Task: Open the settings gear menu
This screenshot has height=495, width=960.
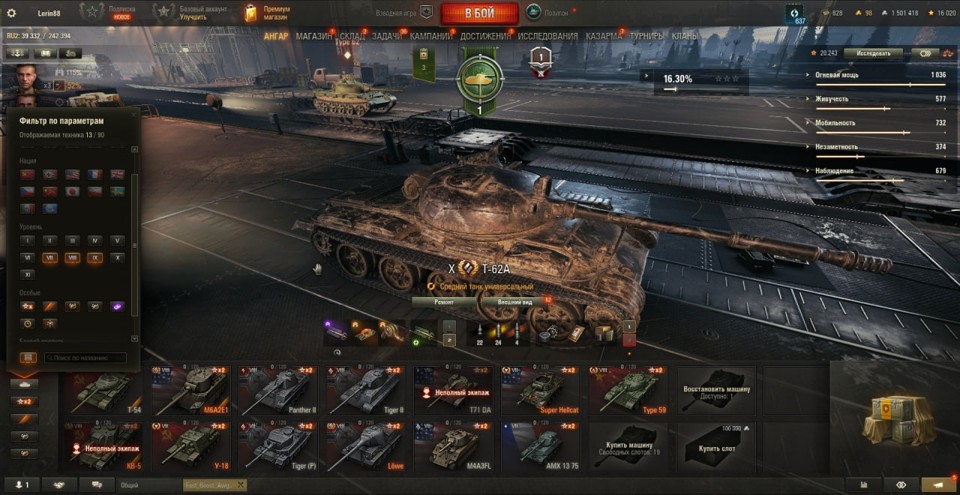Action: pos(12,12)
